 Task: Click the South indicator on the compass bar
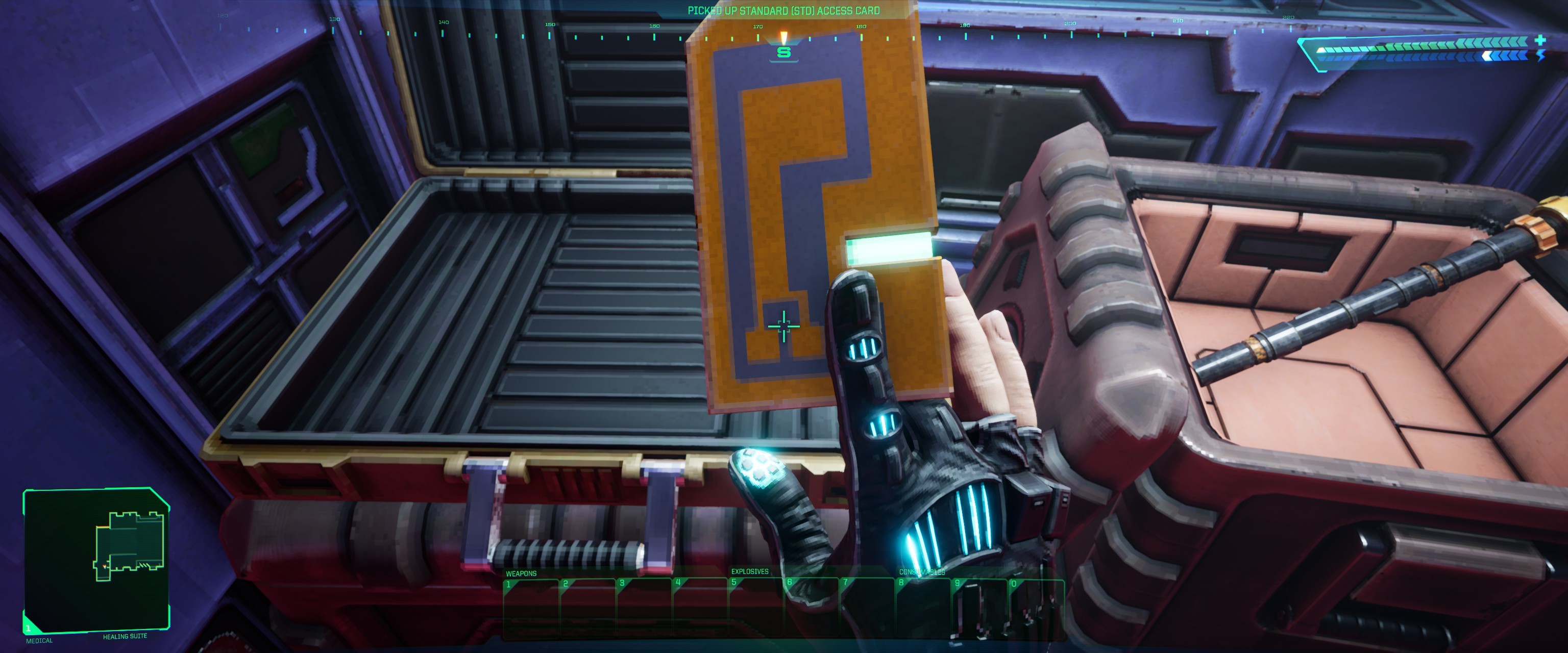pos(784,54)
